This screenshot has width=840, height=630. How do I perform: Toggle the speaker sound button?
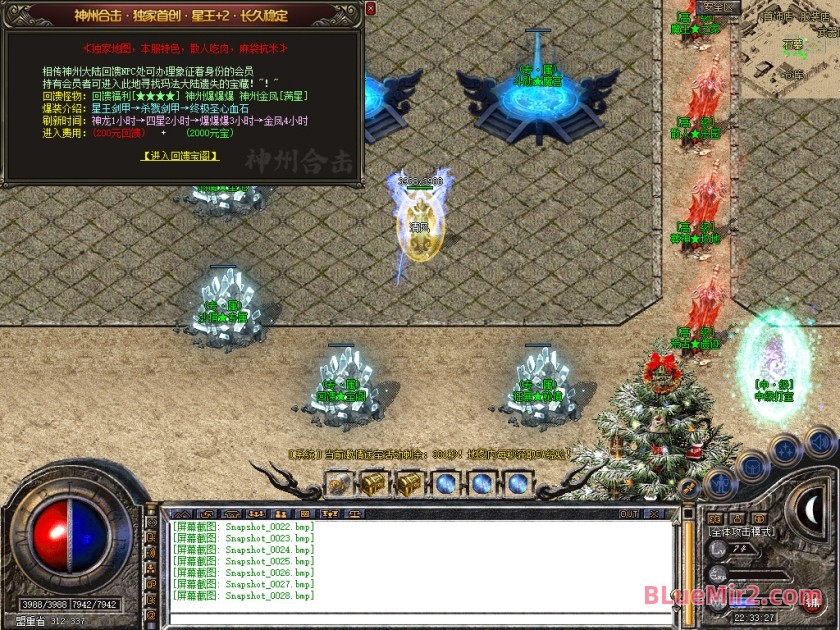pyautogui.click(x=820, y=440)
